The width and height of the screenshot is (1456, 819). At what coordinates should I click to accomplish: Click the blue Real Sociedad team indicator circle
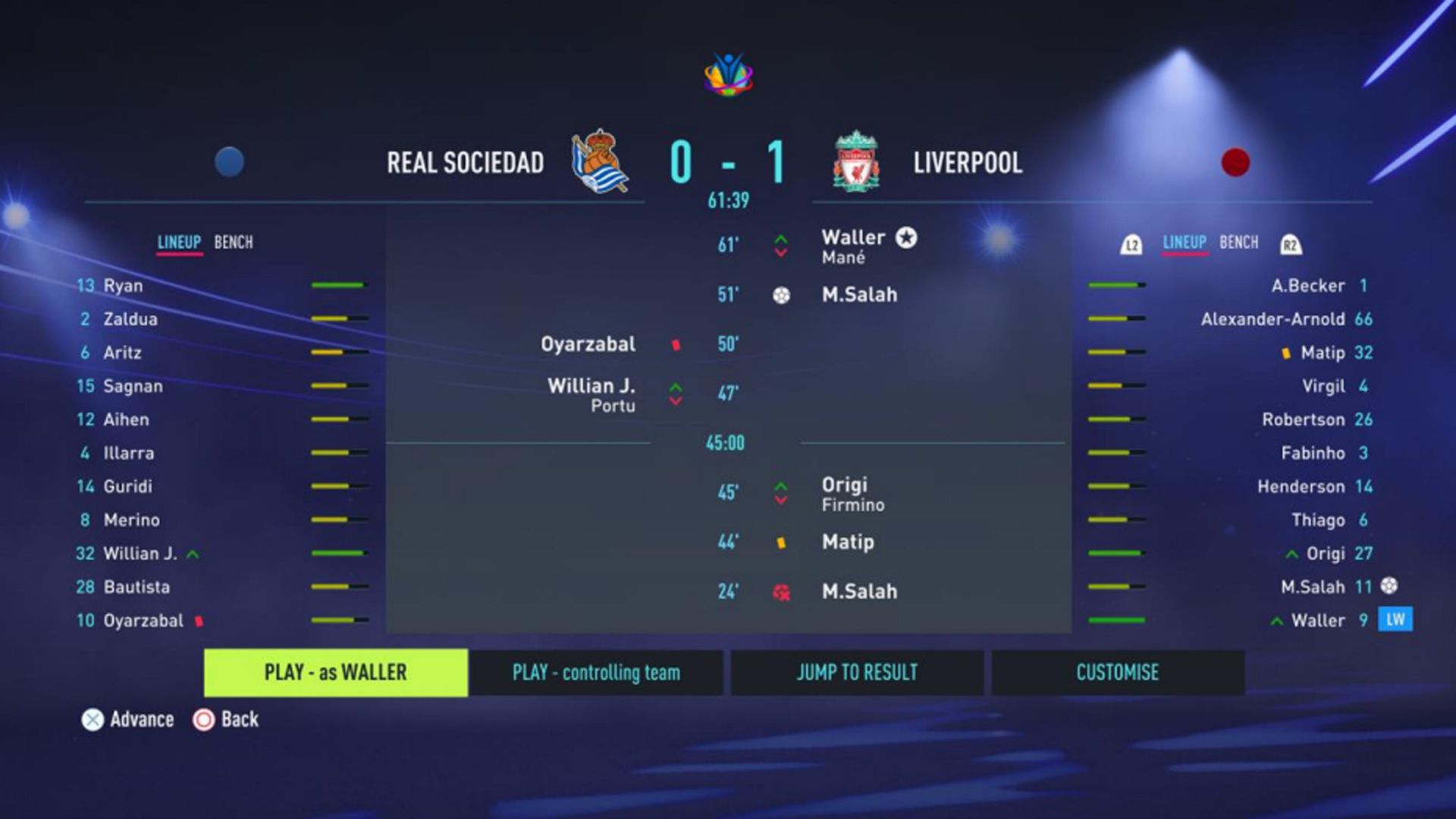pyautogui.click(x=229, y=162)
